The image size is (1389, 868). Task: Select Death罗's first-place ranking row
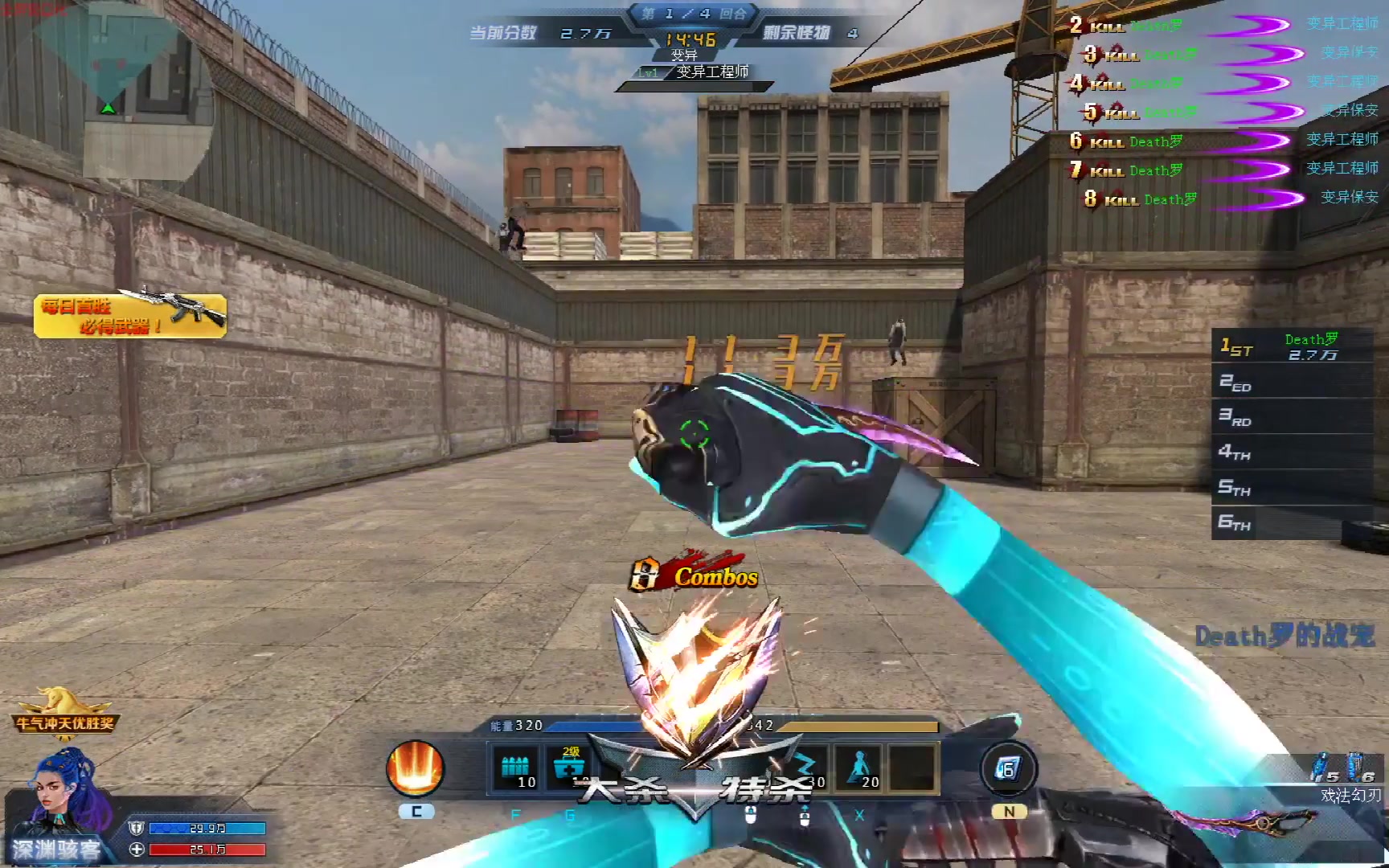point(1292,346)
